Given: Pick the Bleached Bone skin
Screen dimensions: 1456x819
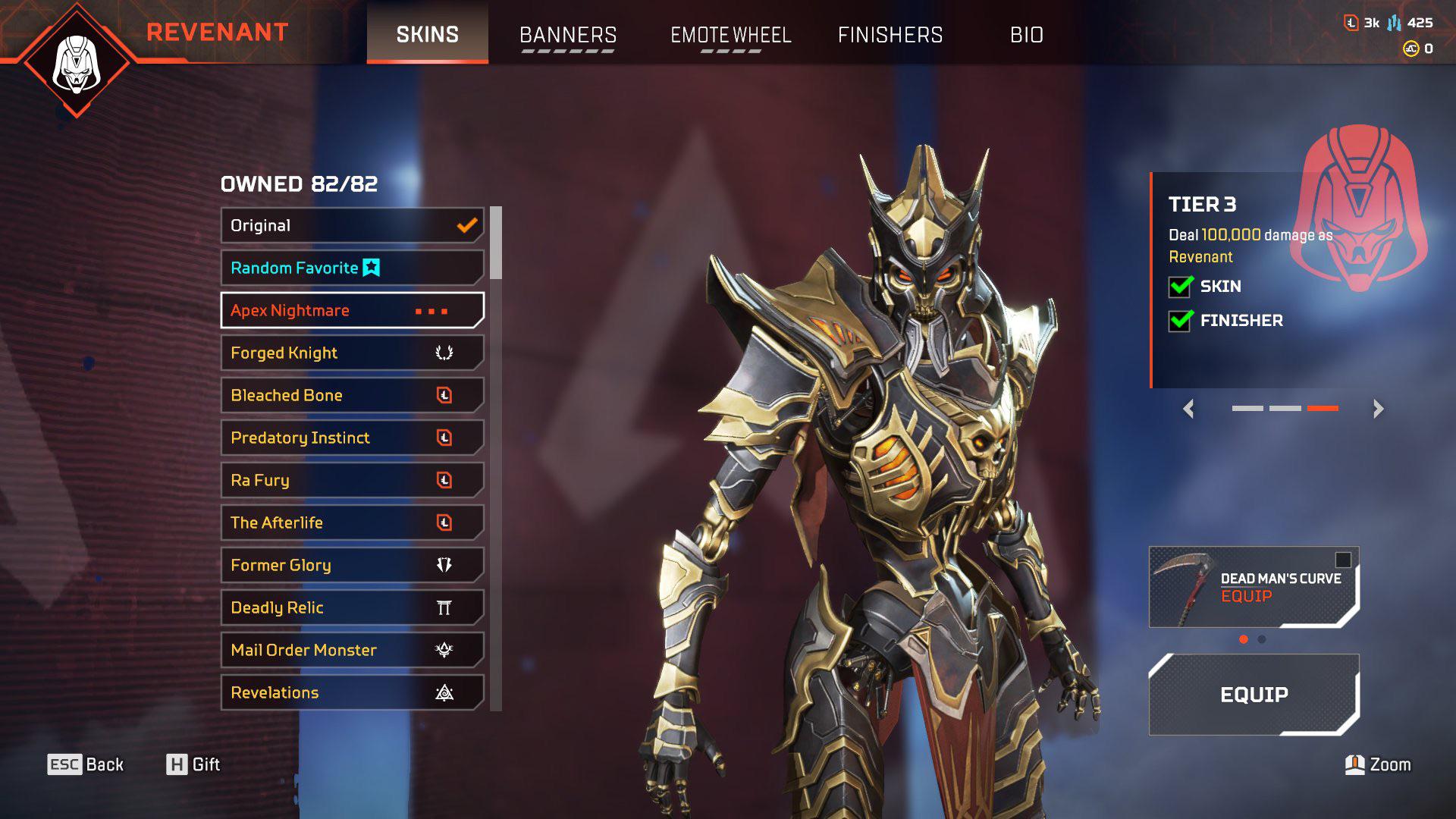Looking at the screenshot, I should (352, 395).
